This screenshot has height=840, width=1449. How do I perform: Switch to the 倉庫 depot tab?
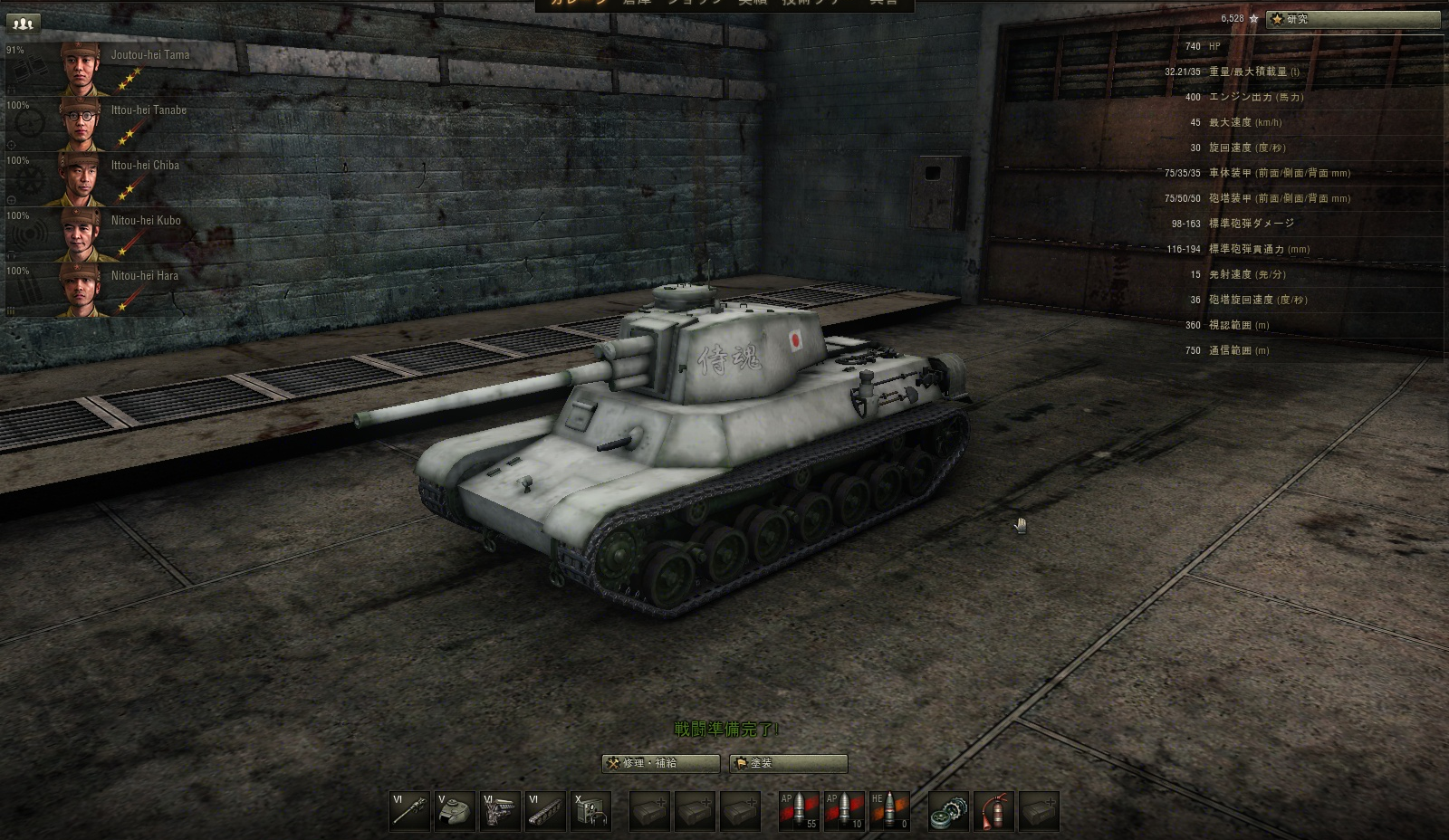point(638,6)
